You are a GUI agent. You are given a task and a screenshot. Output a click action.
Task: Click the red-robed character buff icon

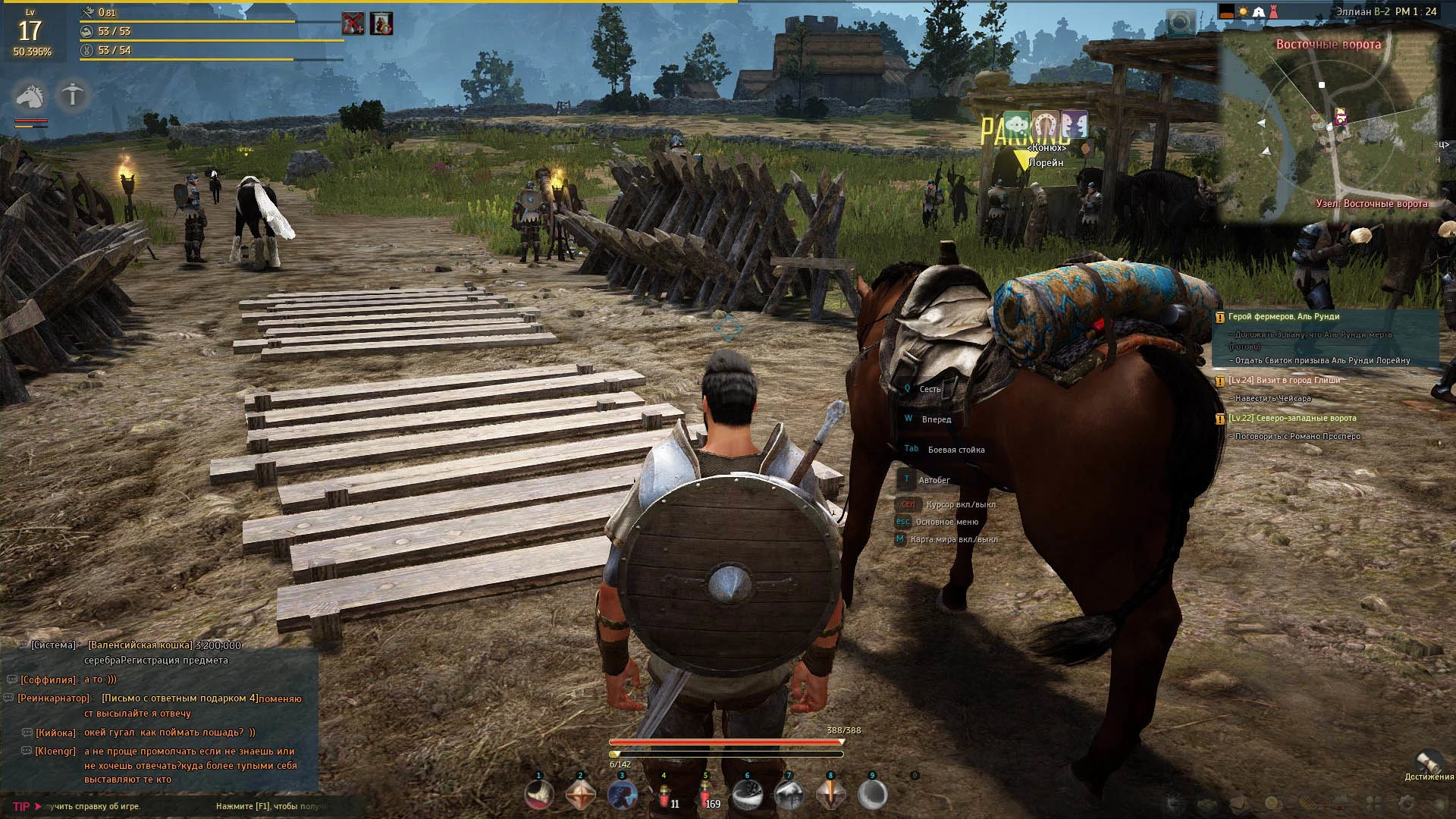tap(381, 24)
